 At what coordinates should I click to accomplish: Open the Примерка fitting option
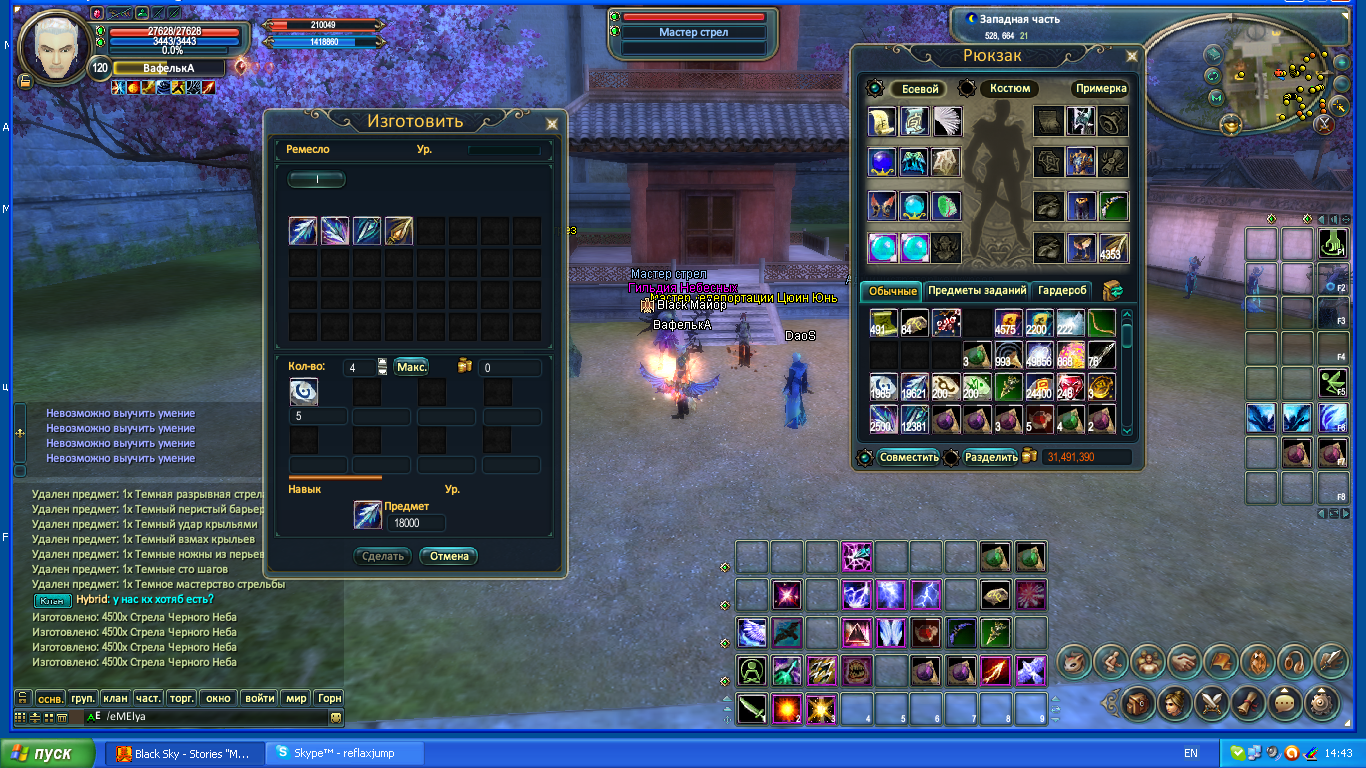(1100, 89)
